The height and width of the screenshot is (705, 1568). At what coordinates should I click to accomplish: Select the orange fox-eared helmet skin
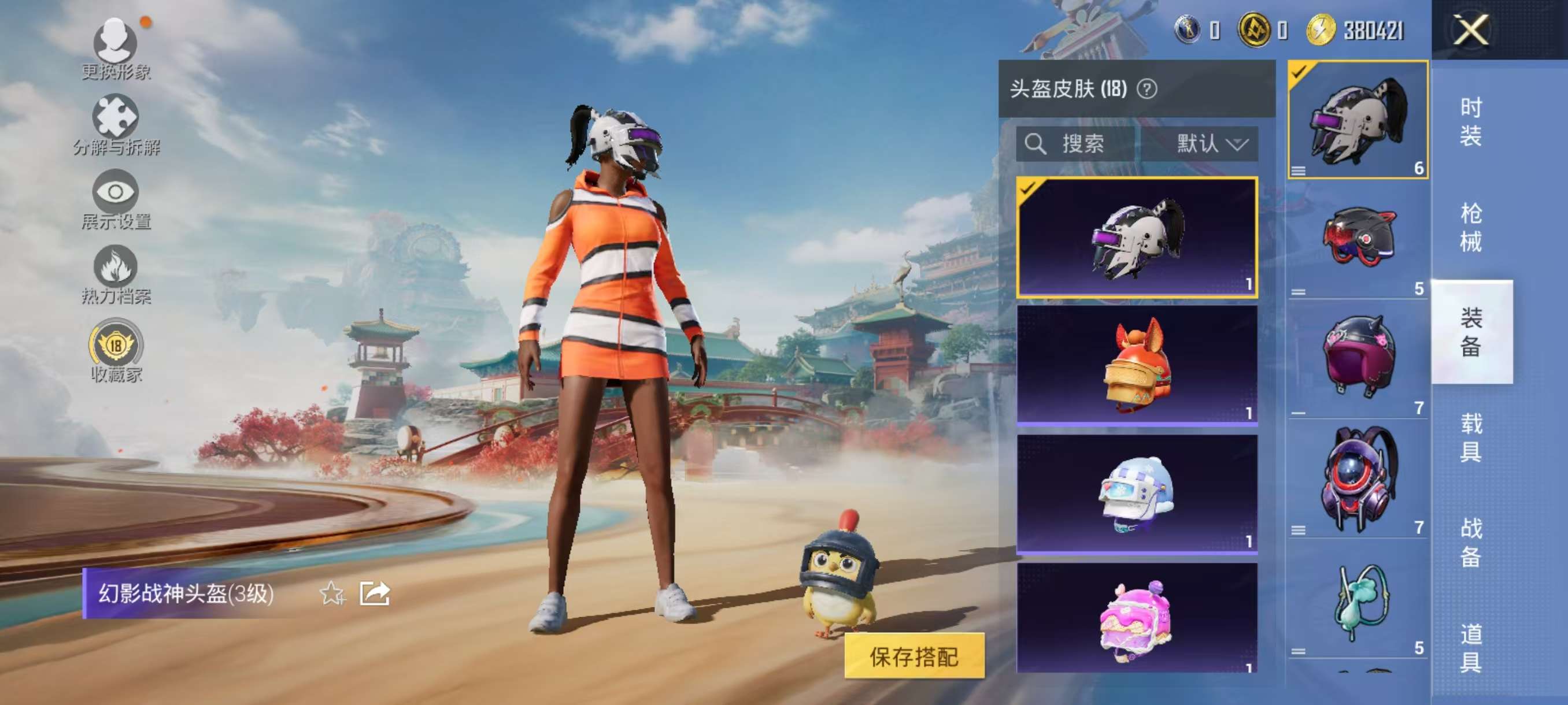(x=1137, y=365)
